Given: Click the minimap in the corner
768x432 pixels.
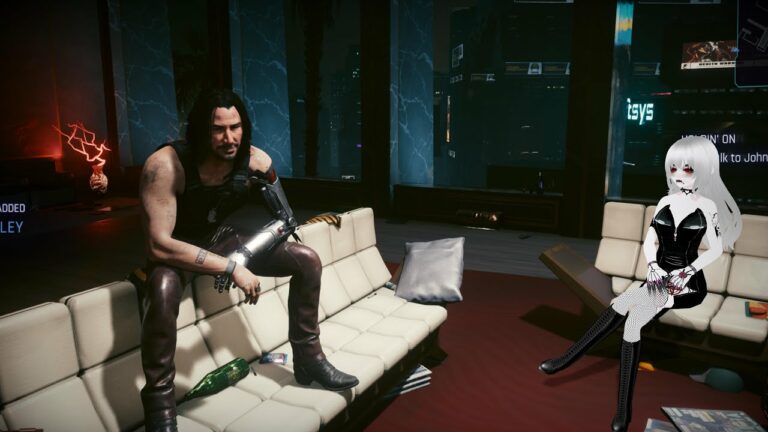Looking at the screenshot, I should [751, 42].
